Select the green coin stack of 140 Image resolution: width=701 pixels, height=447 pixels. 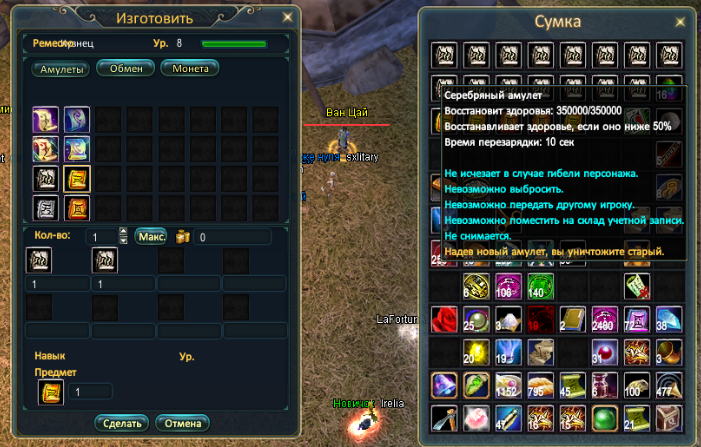[539, 286]
